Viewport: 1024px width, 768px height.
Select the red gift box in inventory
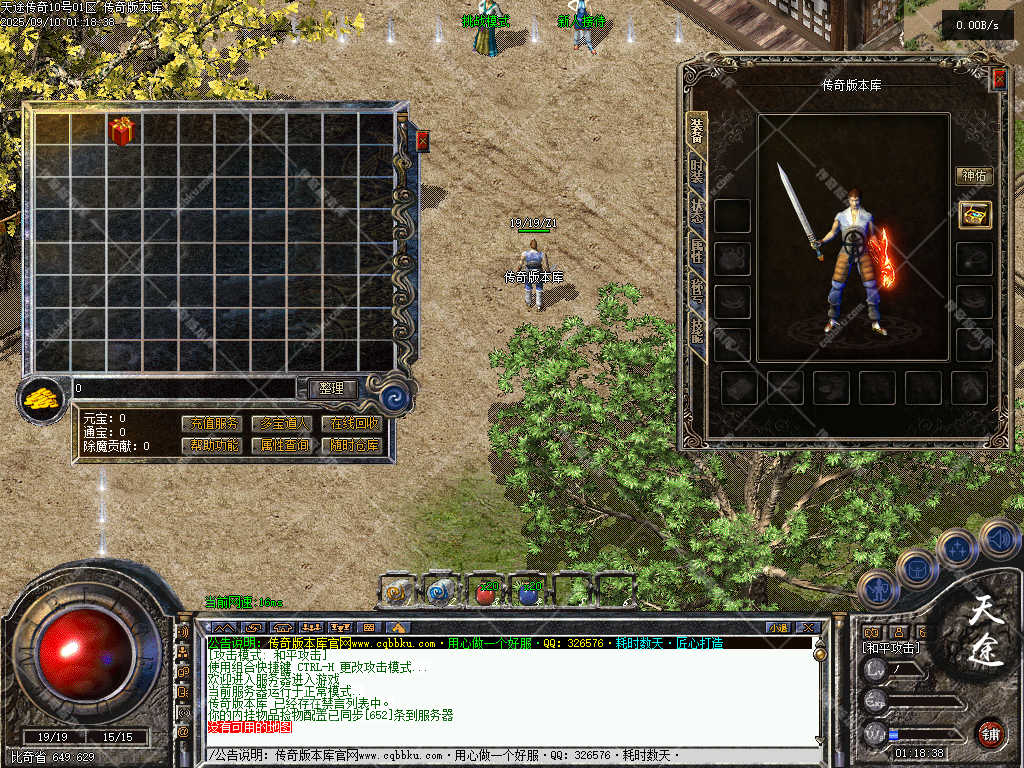(x=121, y=131)
